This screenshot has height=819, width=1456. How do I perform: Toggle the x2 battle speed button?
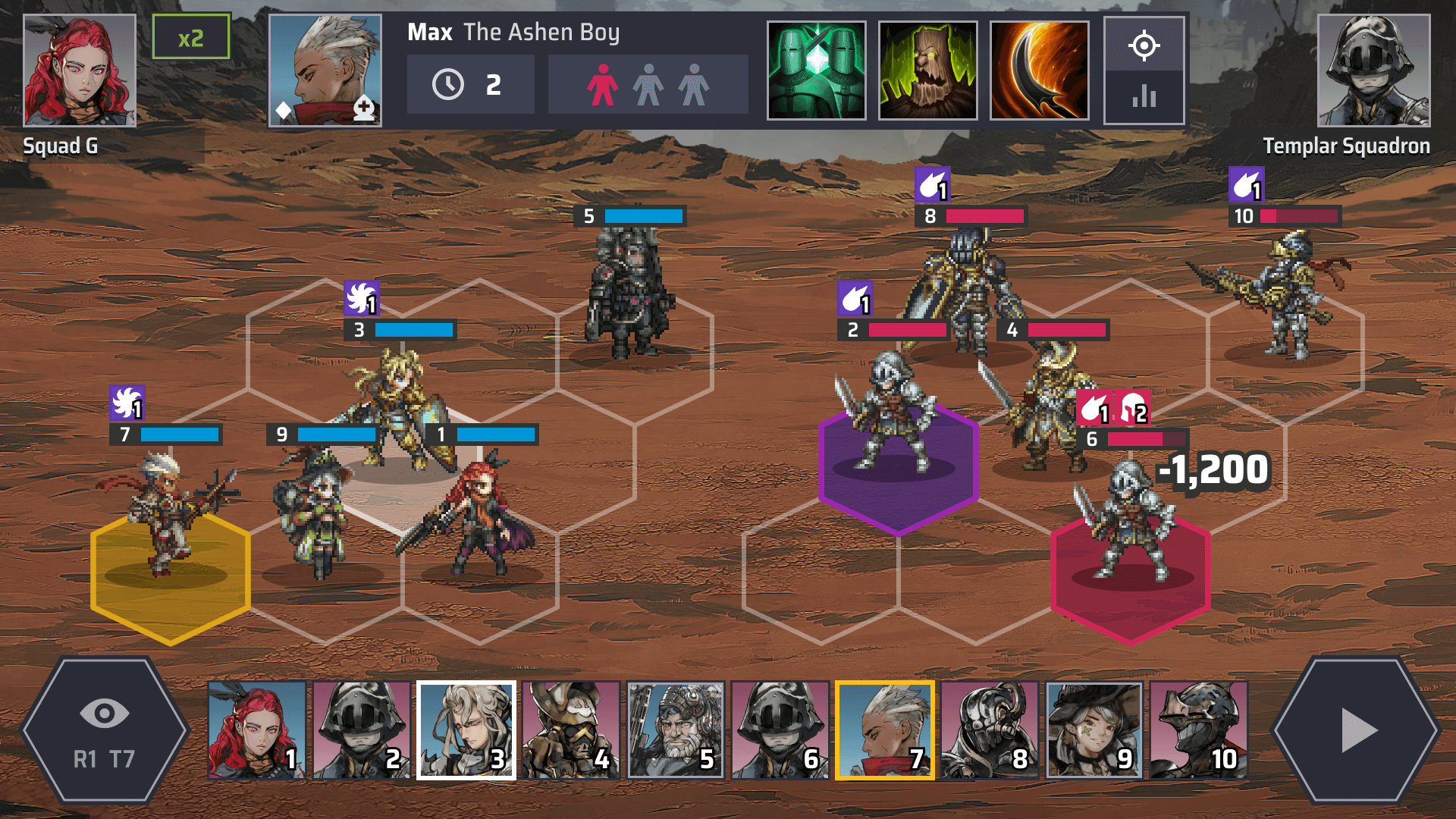click(x=190, y=37)
